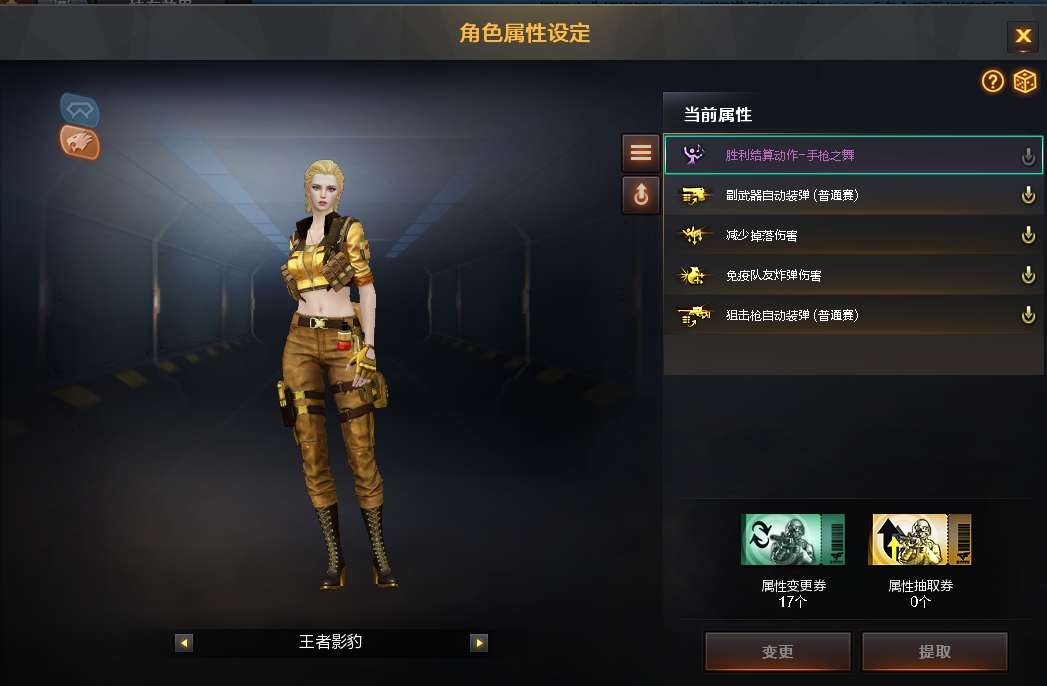Click the 提取 button

coord(934,652)
